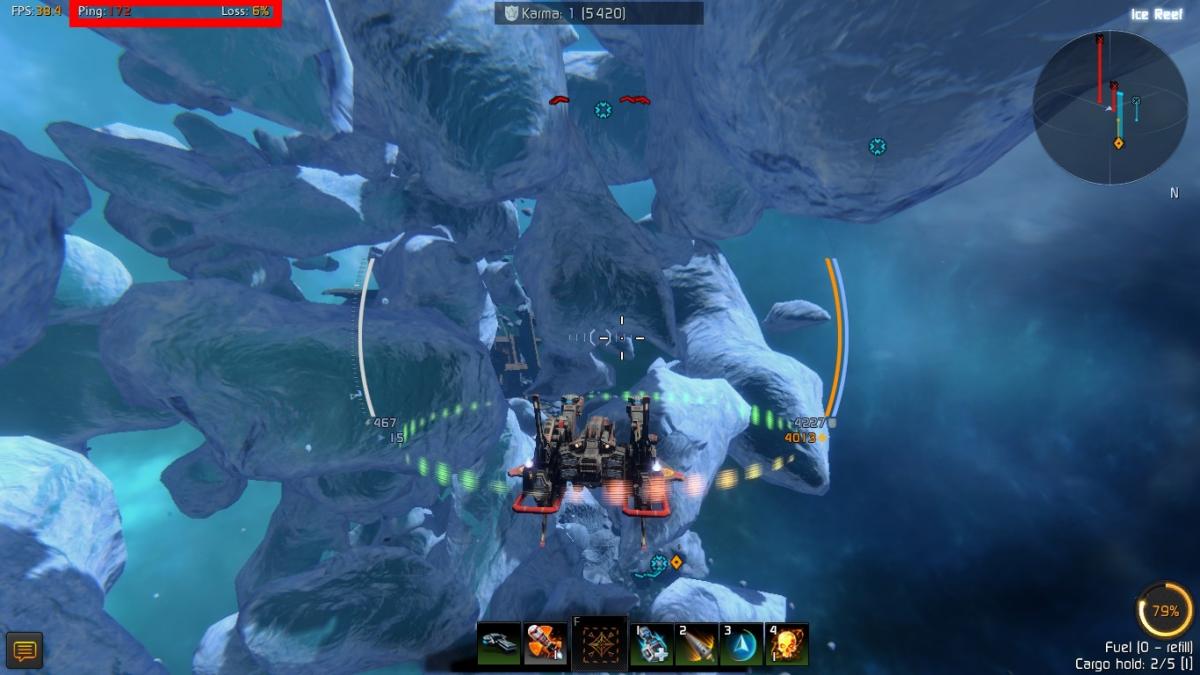The height and width of the screenshot is (675, 1200).
Task: Activate the drill shell module in slot 2
Action: click(696, 644)
